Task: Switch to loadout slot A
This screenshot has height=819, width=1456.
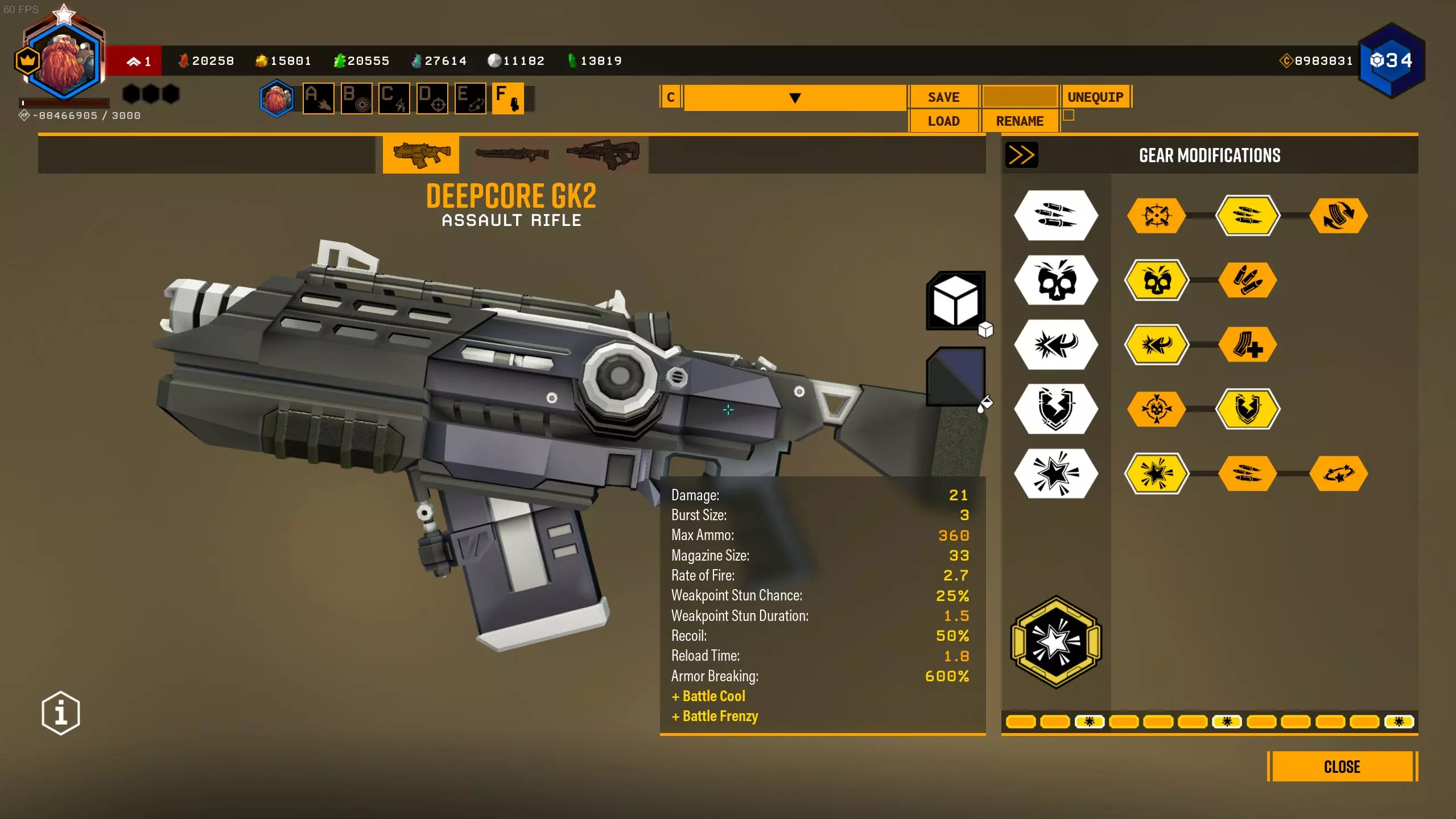Action: pyautogui.click(x=318, y=98)
